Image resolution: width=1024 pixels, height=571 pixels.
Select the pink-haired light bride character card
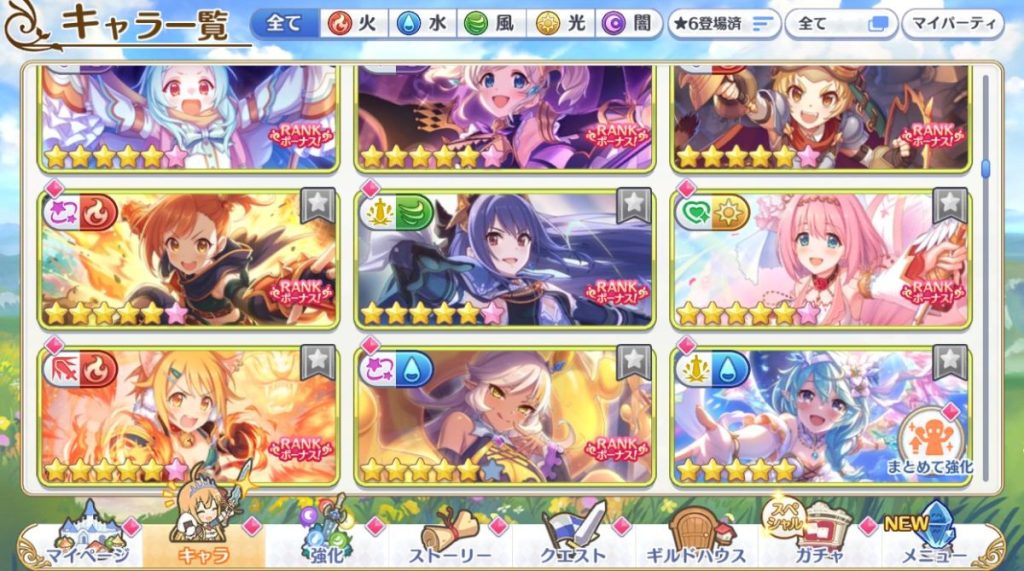pyautogui.click(x=820, y=260)
